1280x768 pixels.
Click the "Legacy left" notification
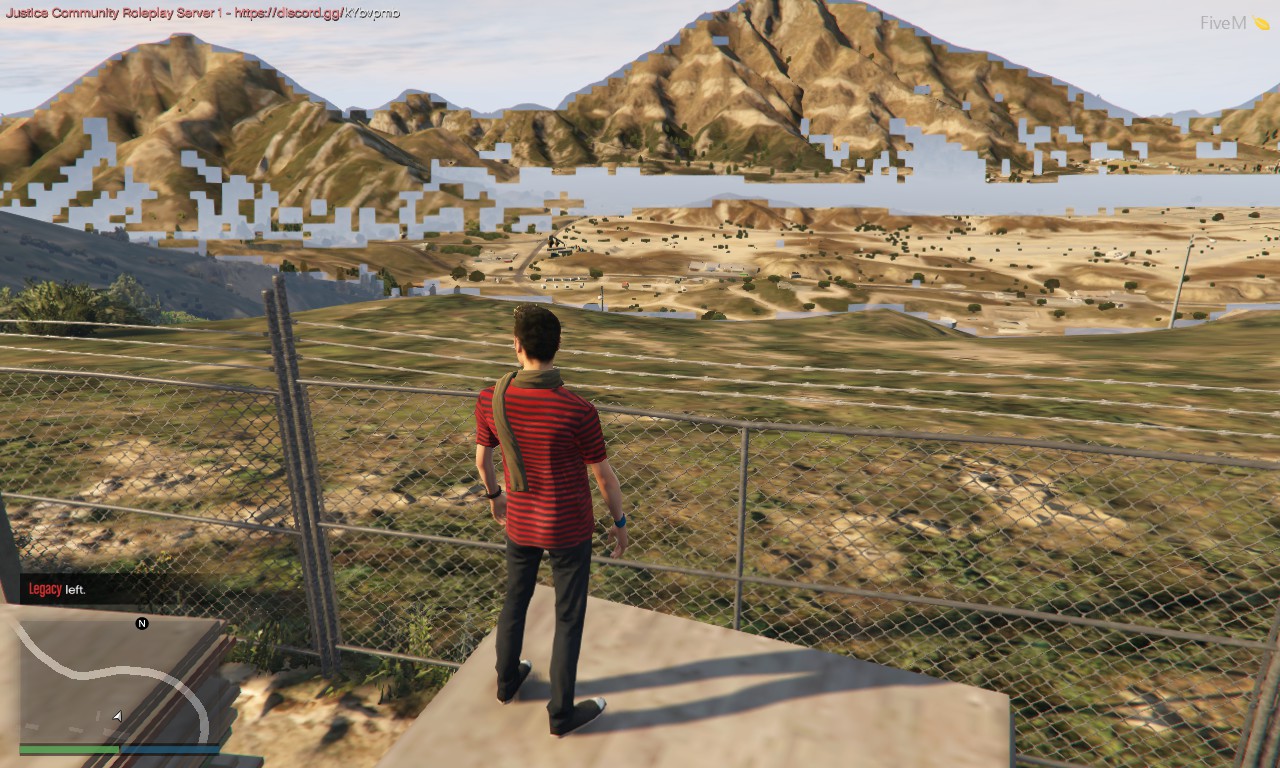57,589
